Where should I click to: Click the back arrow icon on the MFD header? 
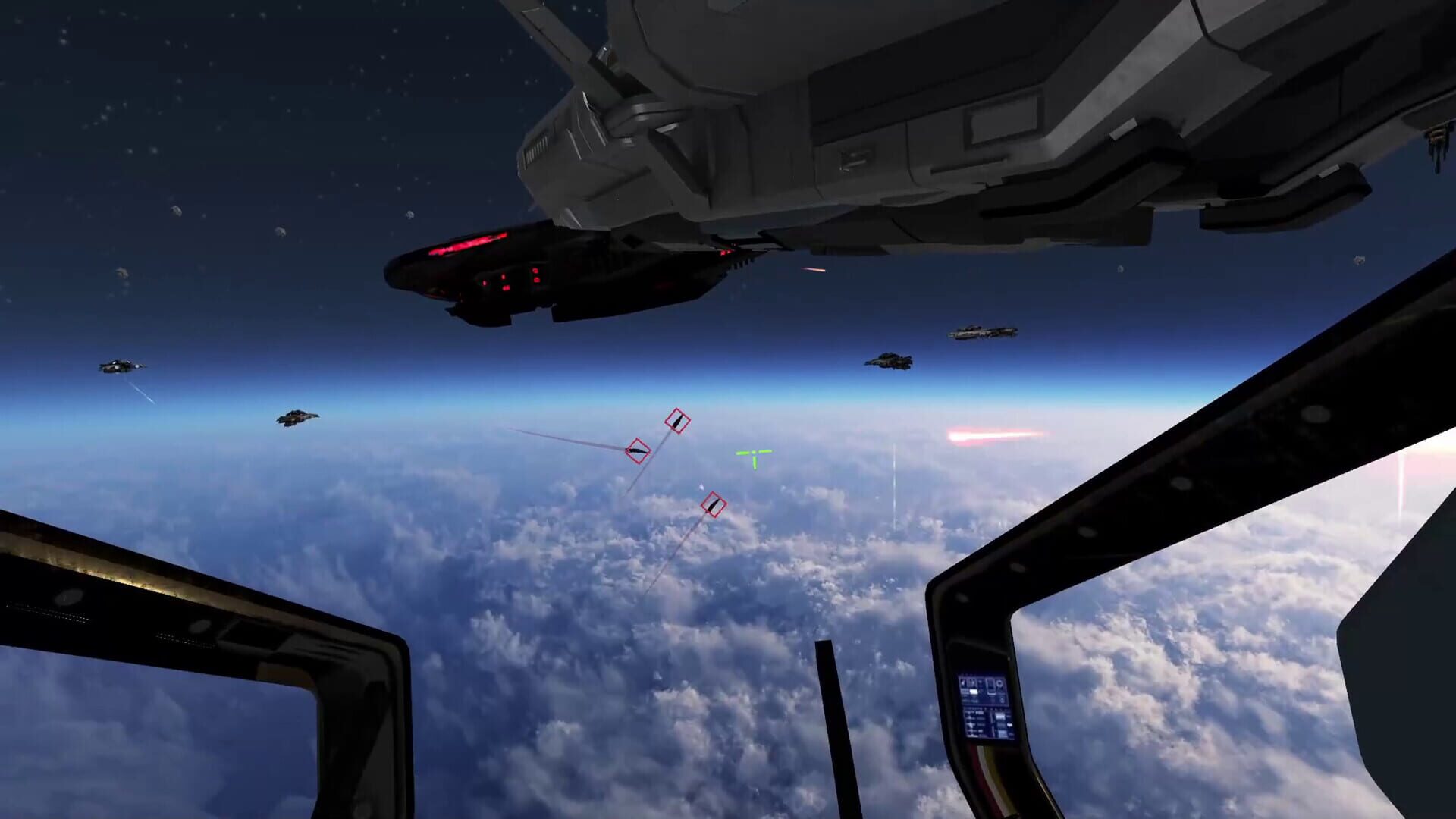coord(964,683)
